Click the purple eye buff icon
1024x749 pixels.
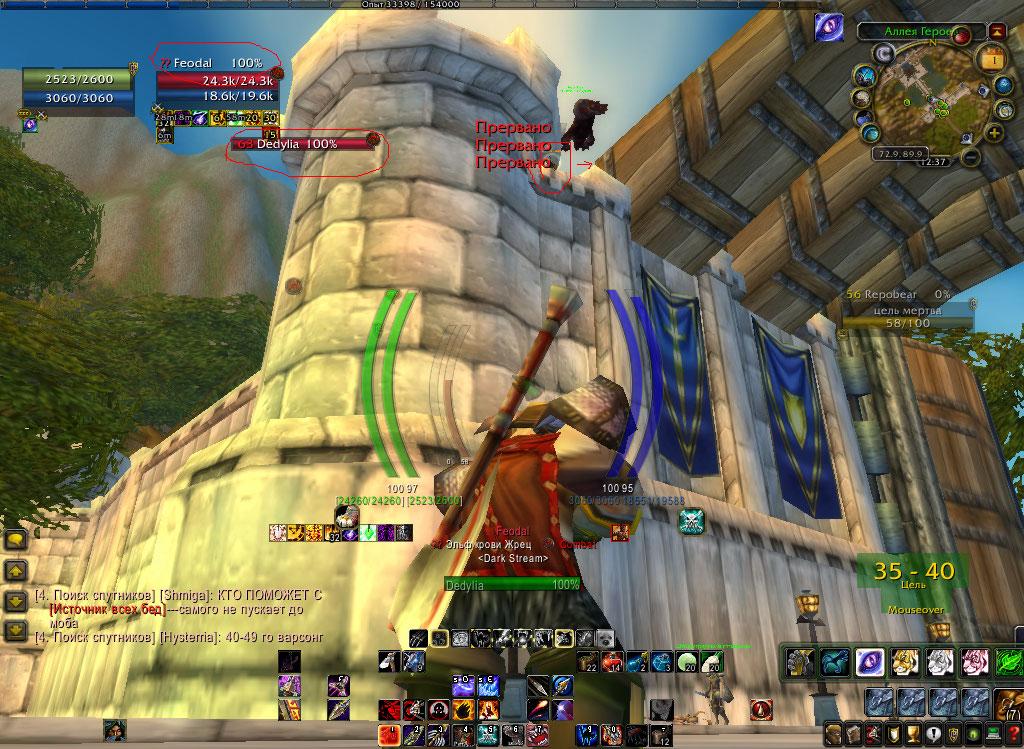(828, 26)
